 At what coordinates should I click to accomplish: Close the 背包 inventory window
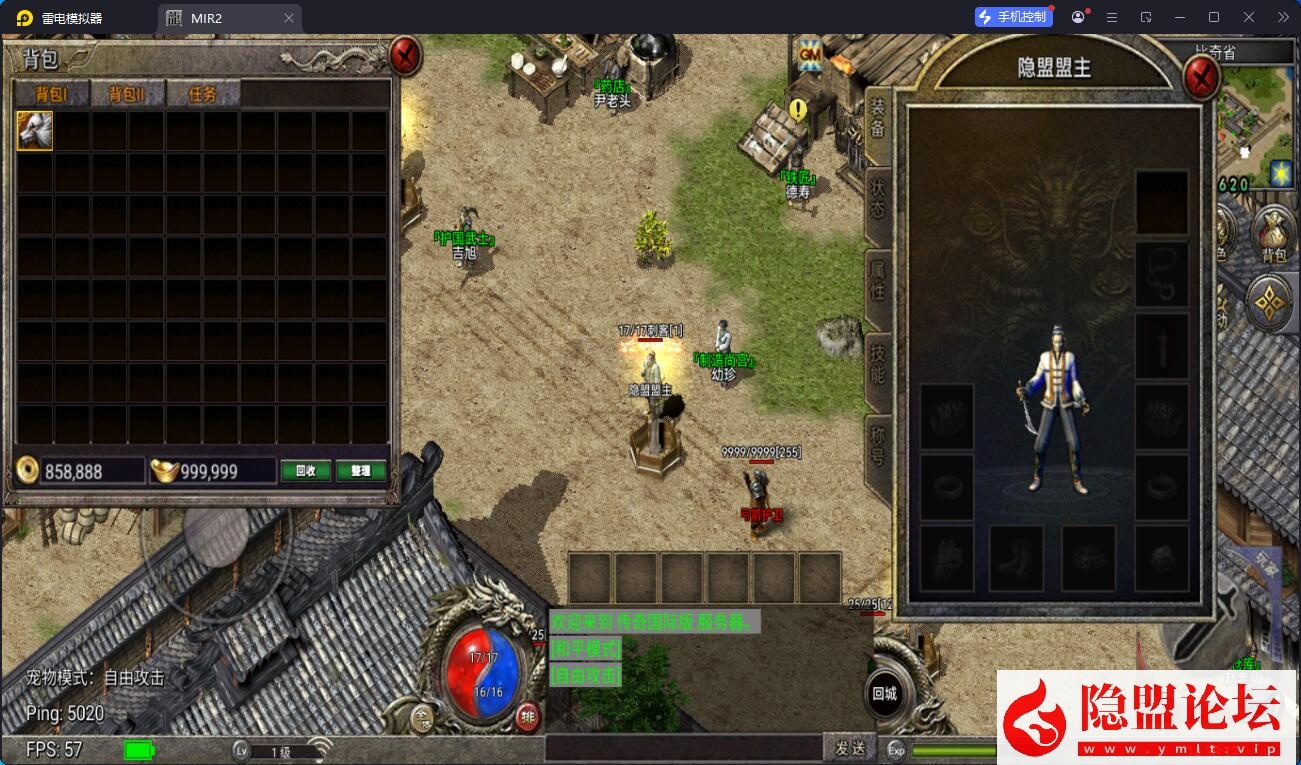(405, 57)
